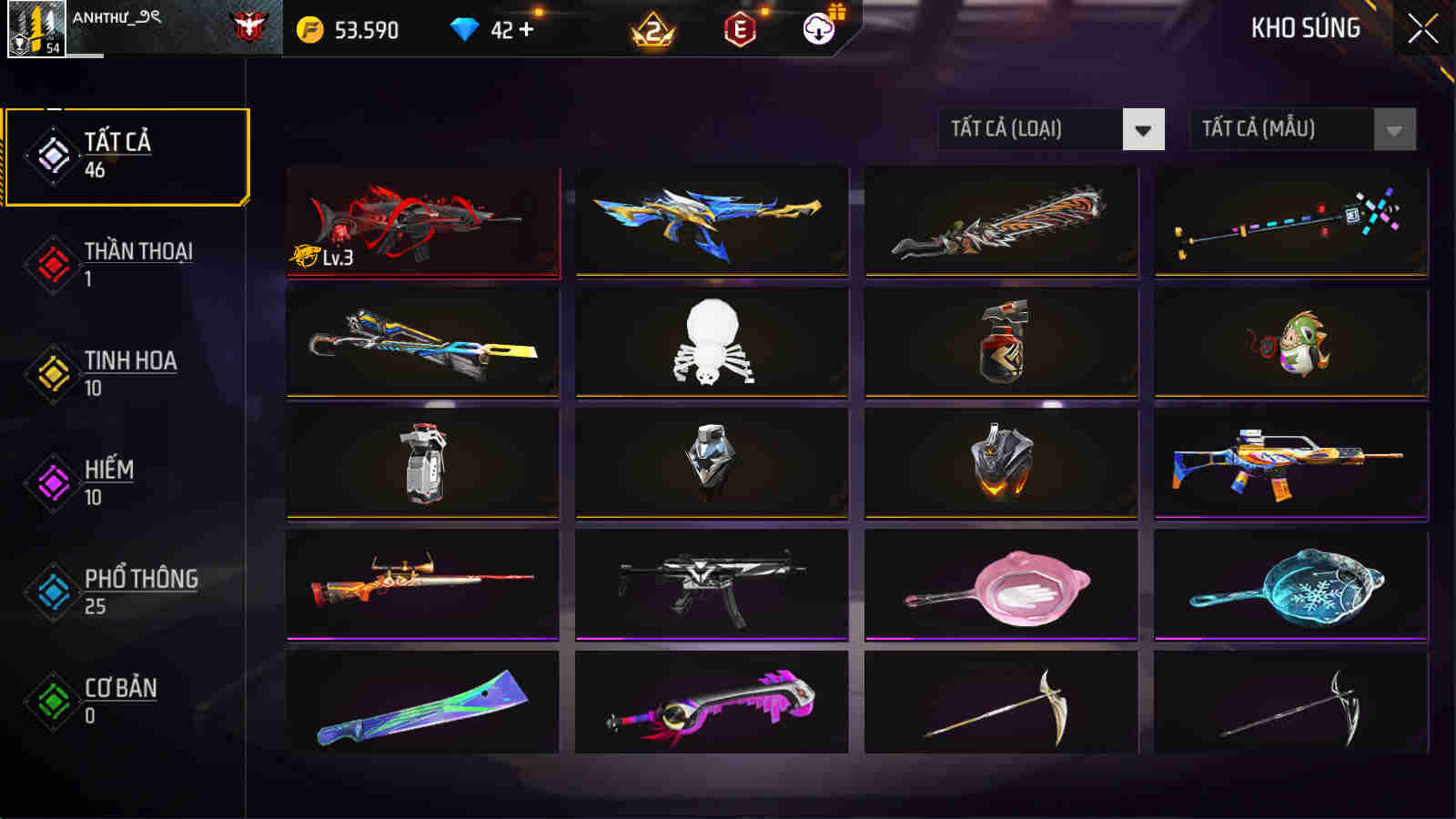
Task: Click the blue diamond currency icon
Action: click(467, 29)
